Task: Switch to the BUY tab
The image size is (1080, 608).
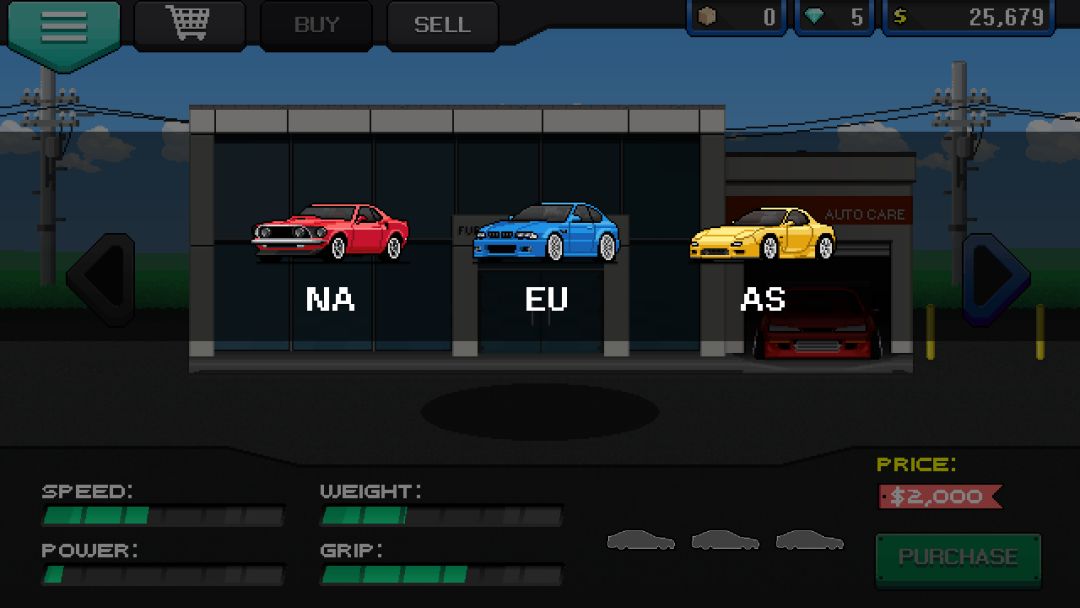Action: [x=316, y=25]
